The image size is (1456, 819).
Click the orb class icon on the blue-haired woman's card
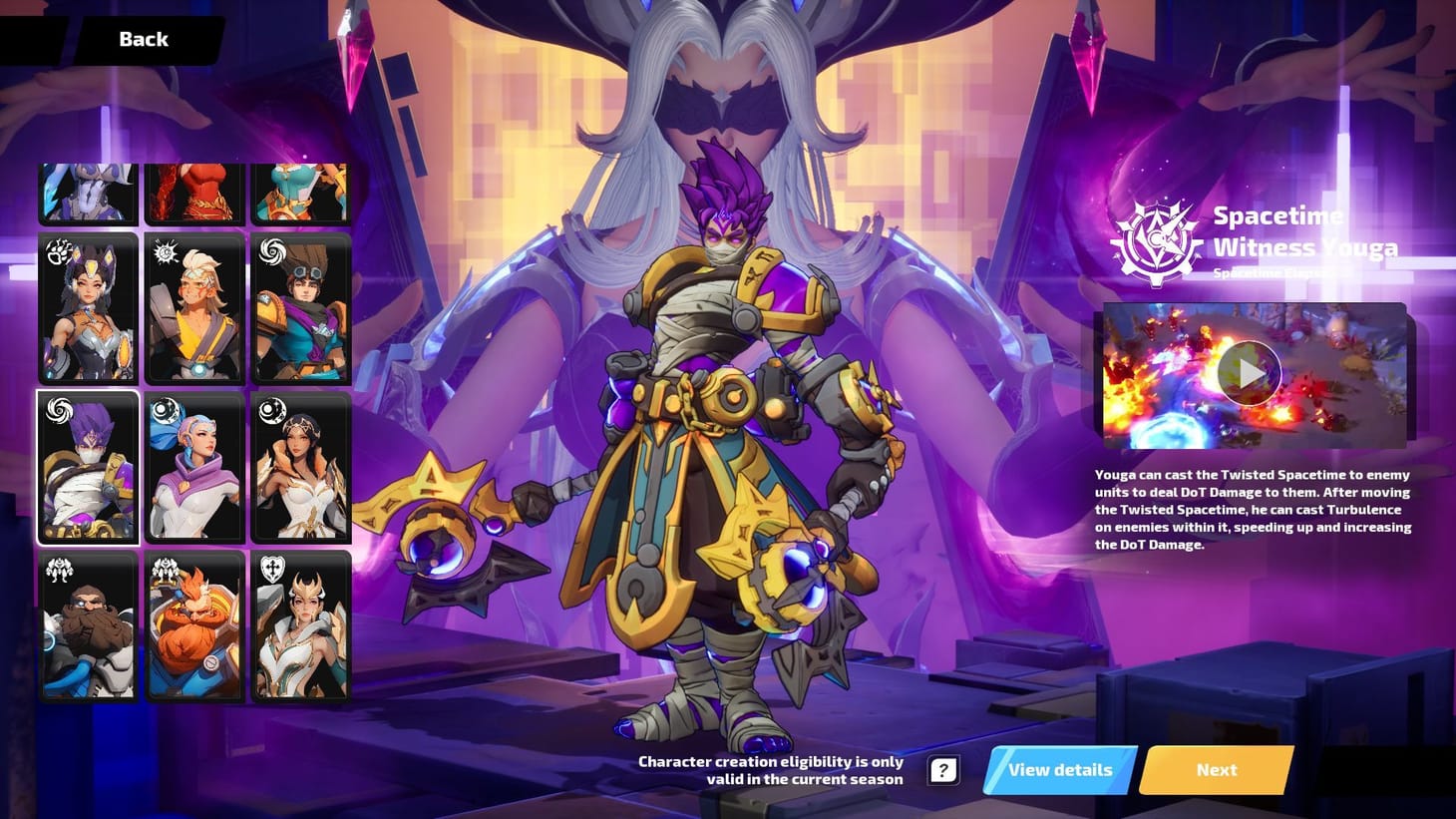pos(167,409)
